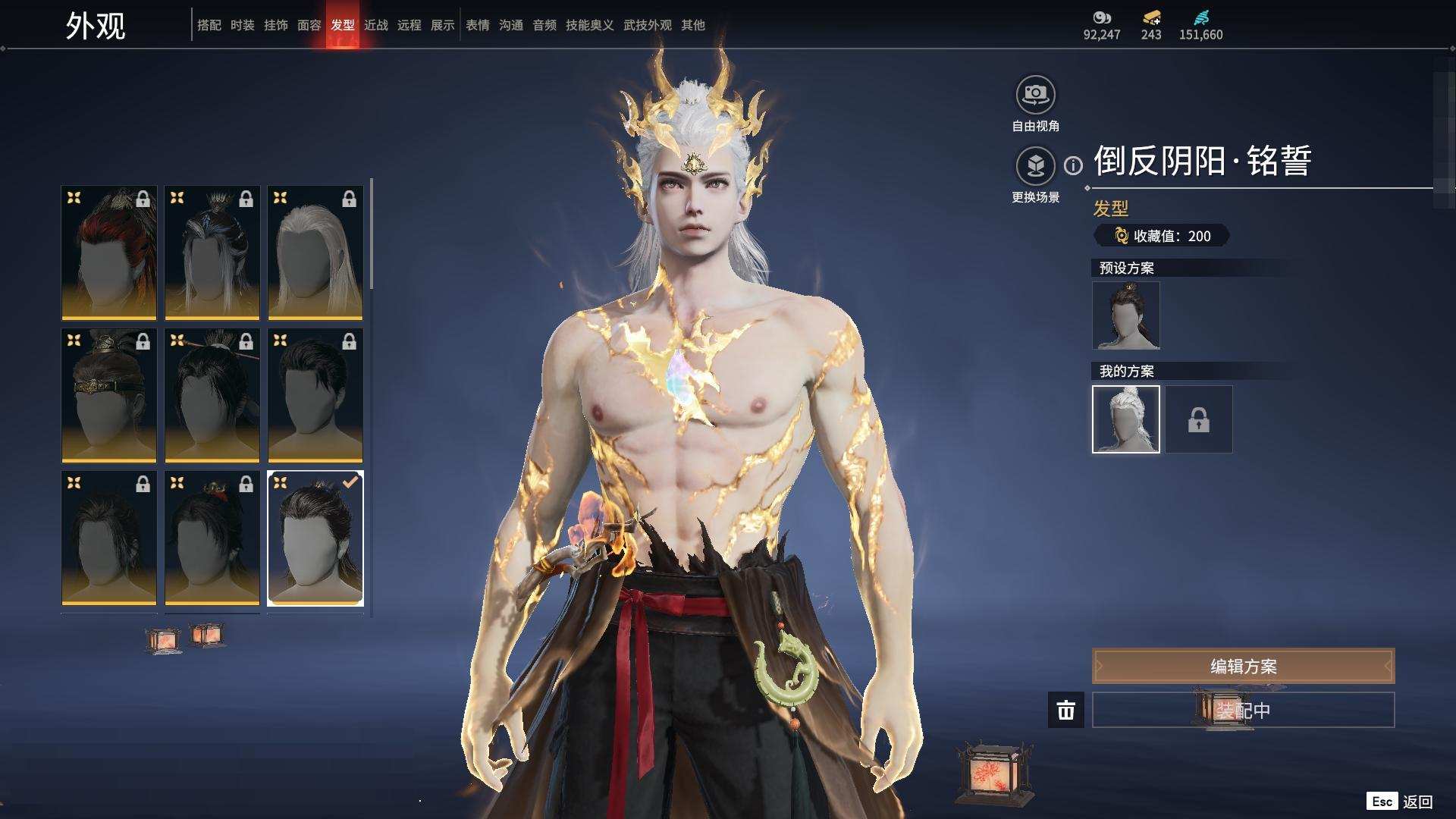Choose the 预设方案 hairstyle thumbnail
The image size is (1456, 819).
pyautogui.click(x=1125, y=315)
